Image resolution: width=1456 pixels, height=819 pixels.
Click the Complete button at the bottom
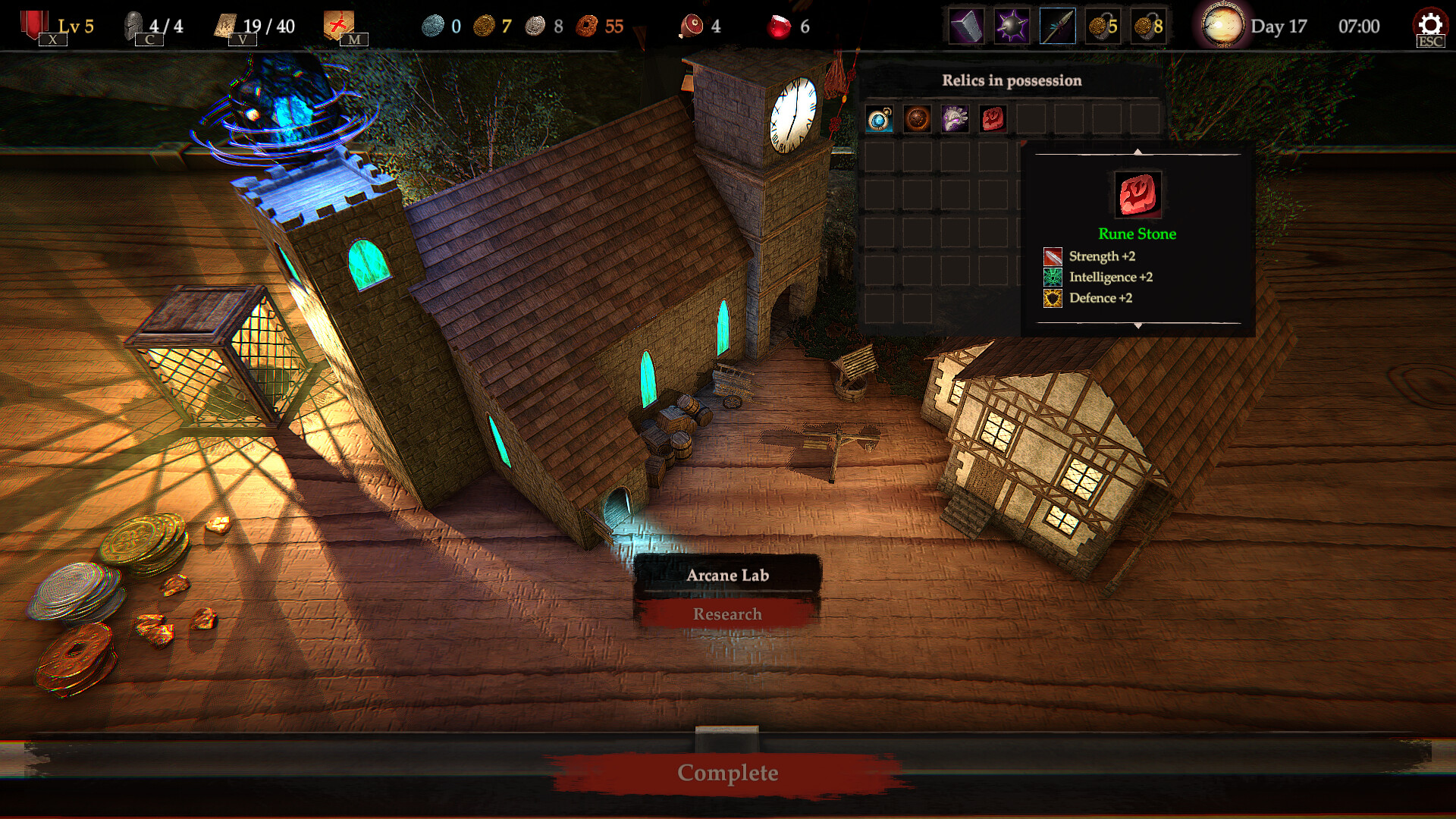click(x=727, y=773)
